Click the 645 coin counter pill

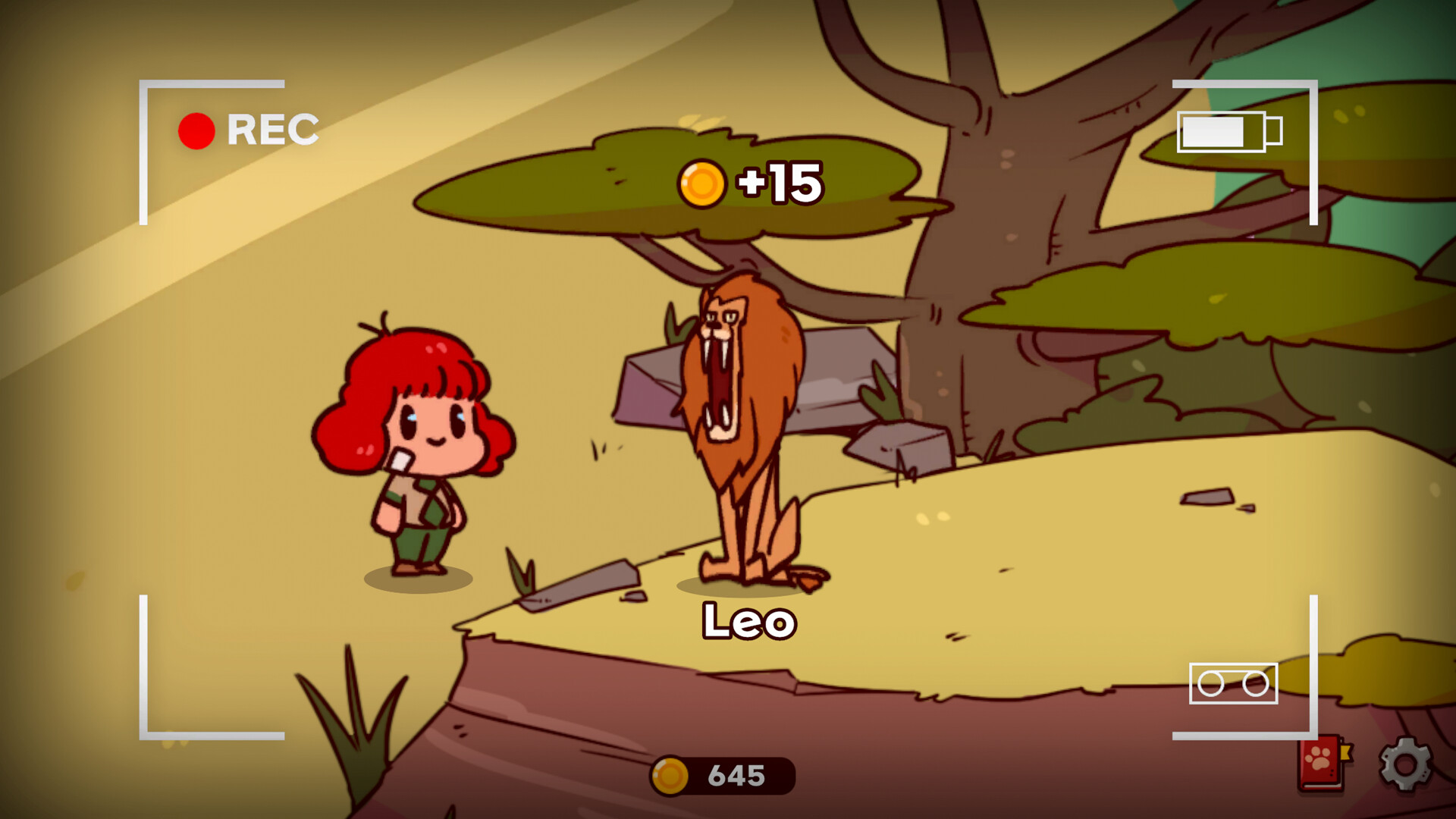[728, 774]
